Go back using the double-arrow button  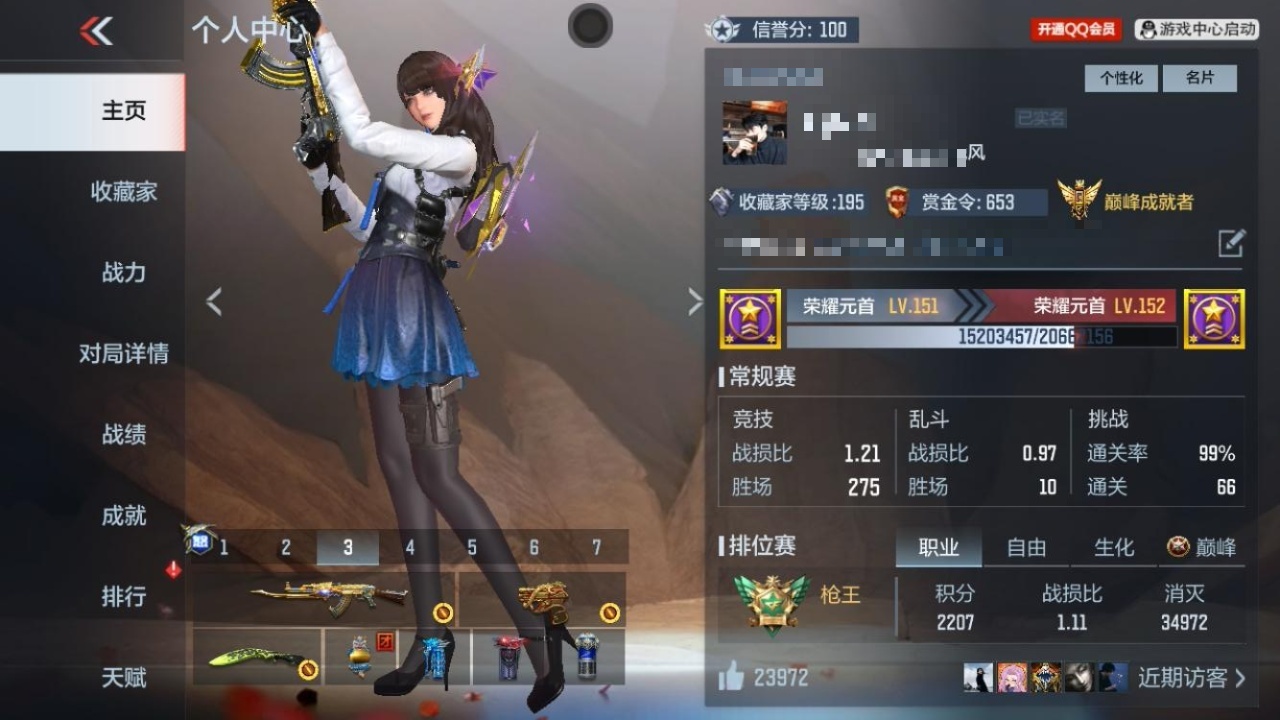[x=96, y=31]
